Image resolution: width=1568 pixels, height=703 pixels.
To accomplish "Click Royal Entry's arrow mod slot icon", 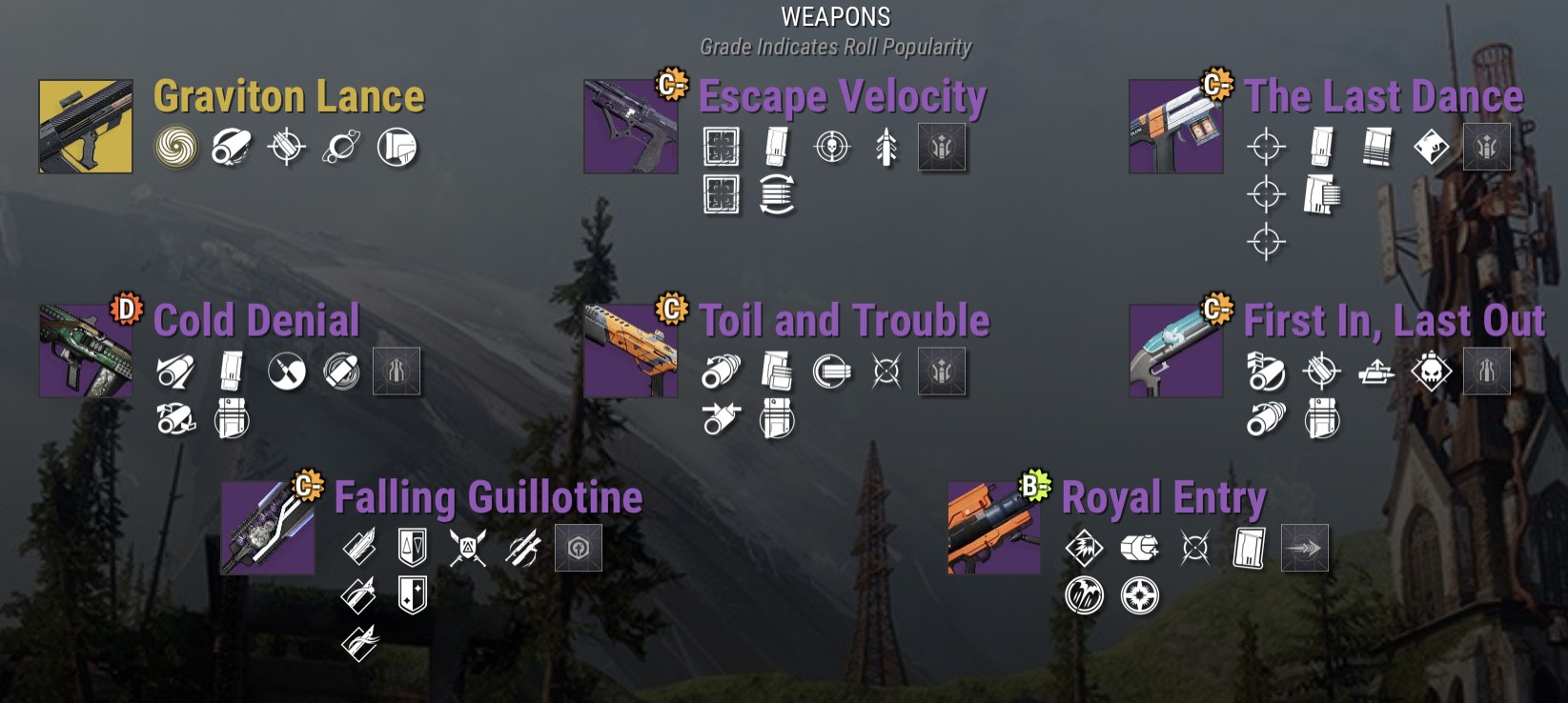I will tap(1305, 549).
